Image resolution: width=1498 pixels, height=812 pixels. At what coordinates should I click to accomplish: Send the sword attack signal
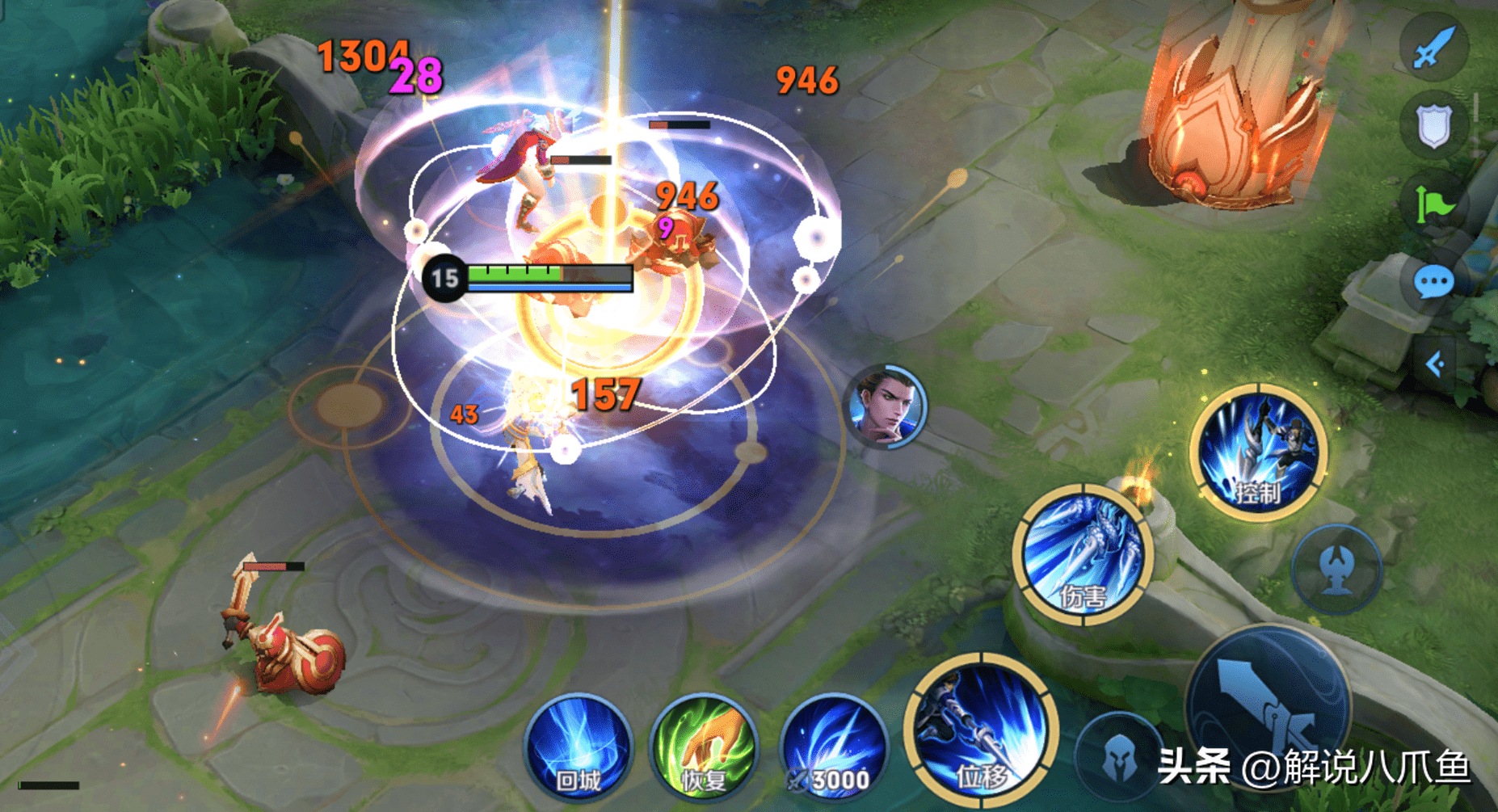[x=1434, y=46]
